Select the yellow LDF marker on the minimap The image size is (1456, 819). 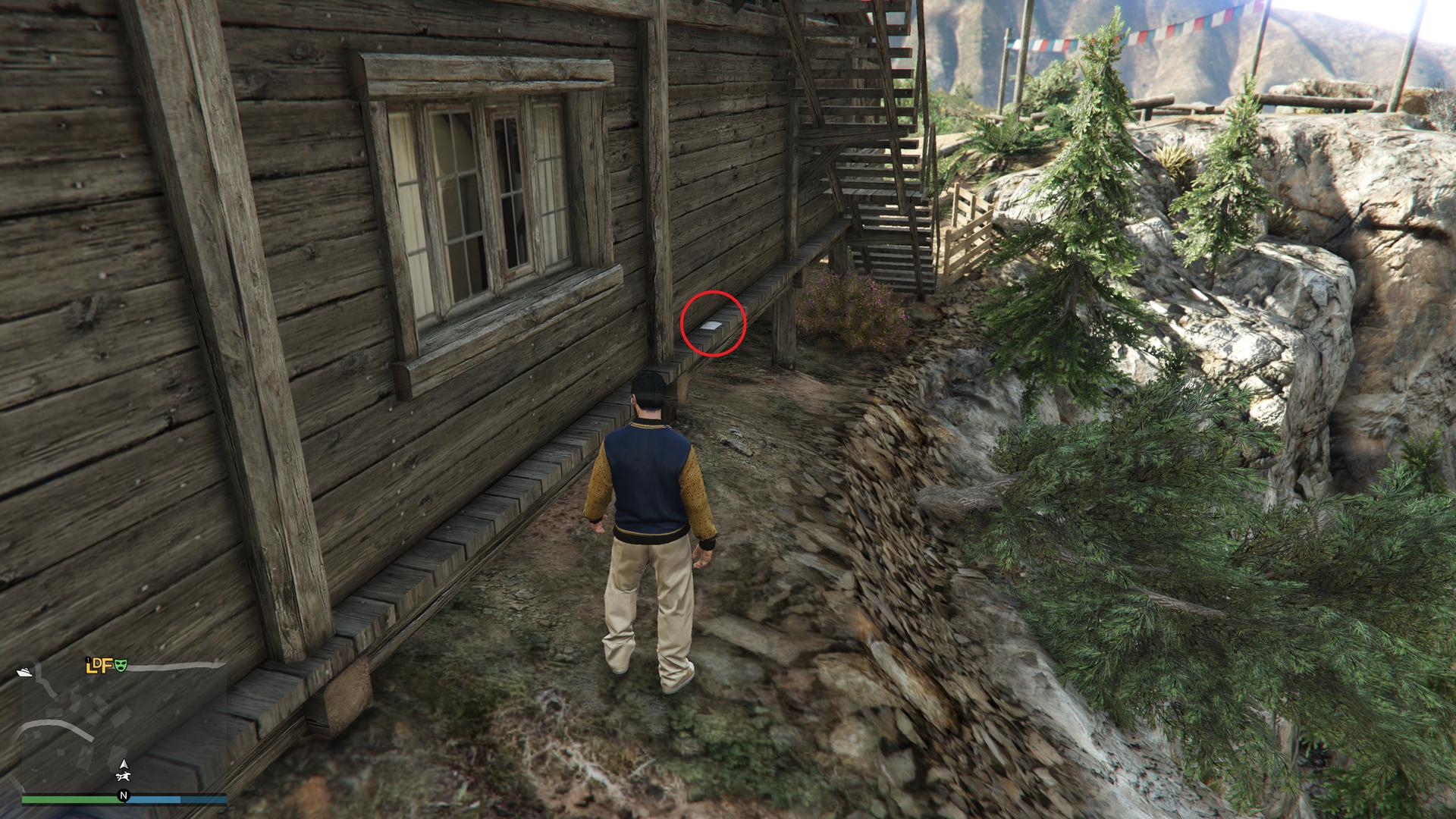click(99, 667)
